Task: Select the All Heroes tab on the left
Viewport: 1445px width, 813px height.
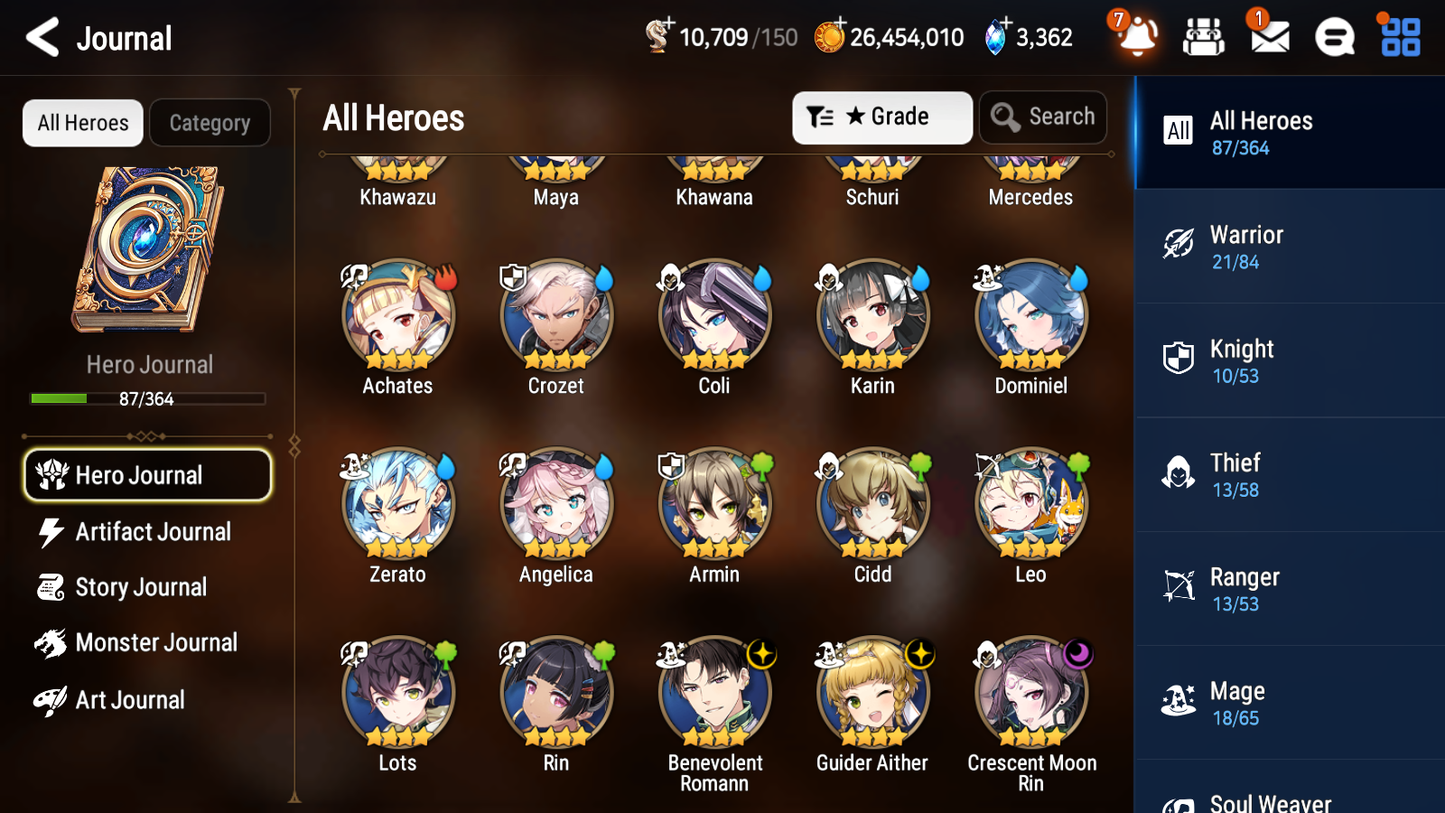Action: pyautogui.click(x=82, y=123)
